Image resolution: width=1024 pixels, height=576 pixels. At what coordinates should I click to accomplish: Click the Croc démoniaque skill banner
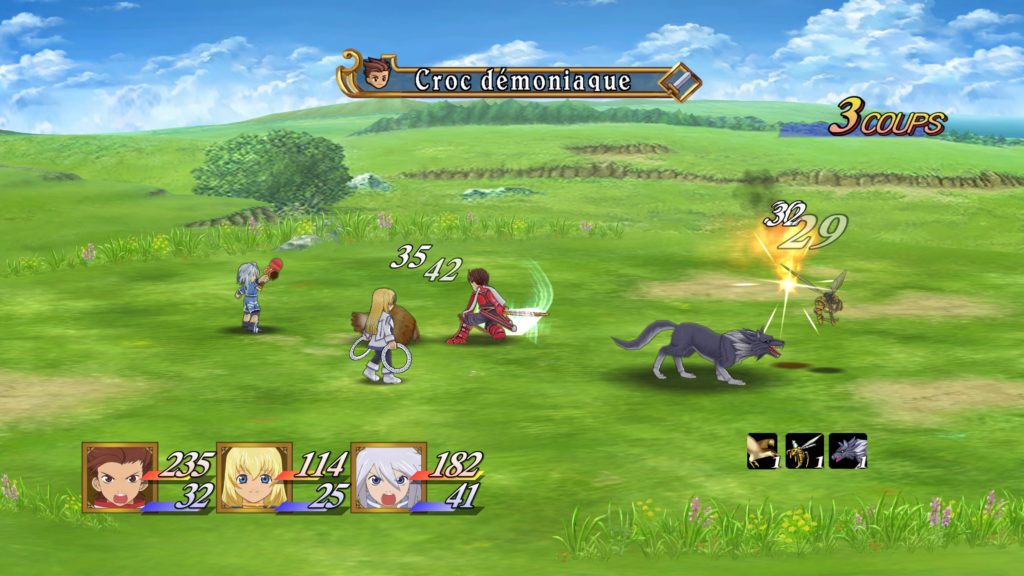click(520, 80)
